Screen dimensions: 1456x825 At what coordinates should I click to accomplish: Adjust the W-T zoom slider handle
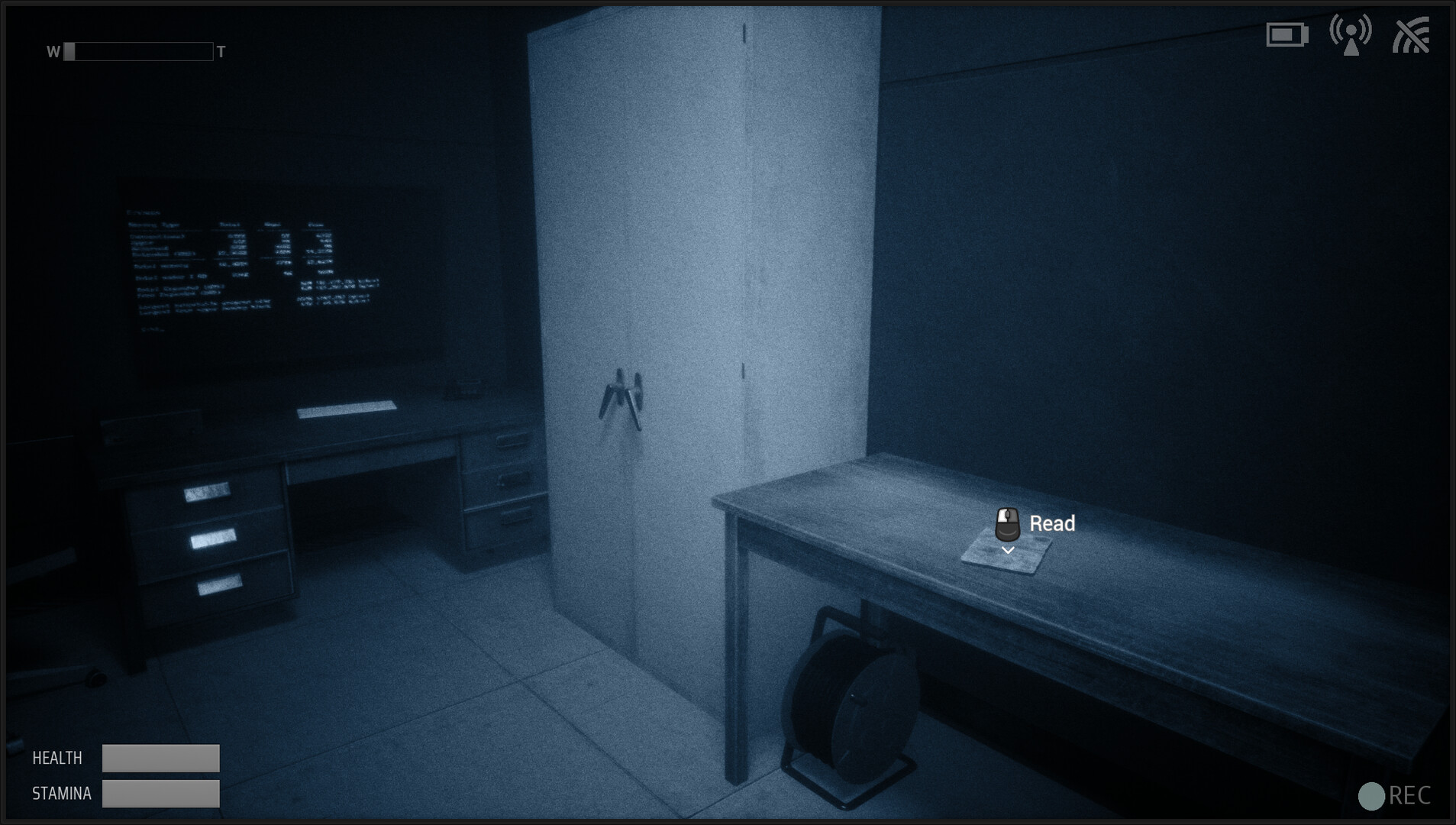[x=69, y=52]
